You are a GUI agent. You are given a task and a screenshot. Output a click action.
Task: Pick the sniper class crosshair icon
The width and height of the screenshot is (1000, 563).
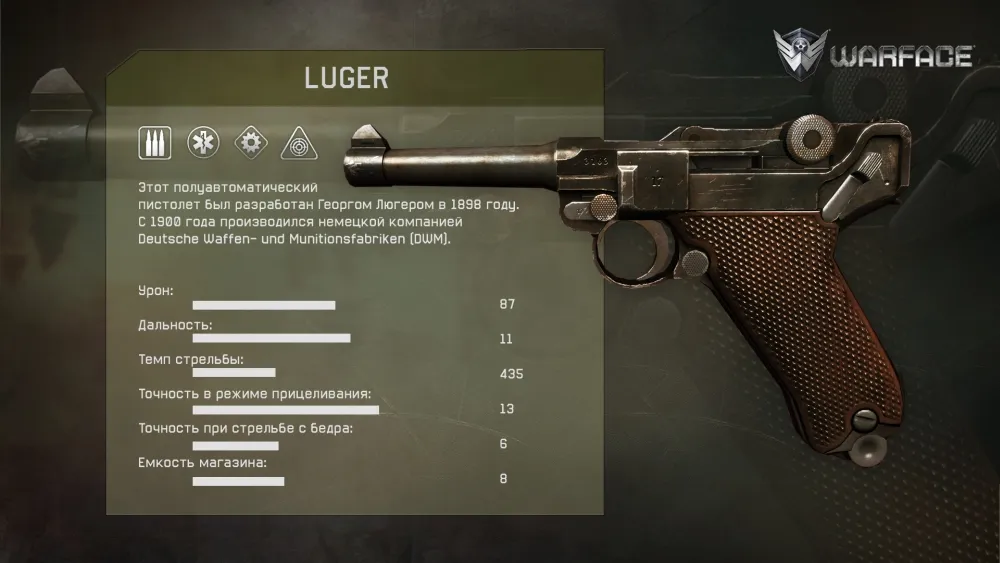point(298,144)
